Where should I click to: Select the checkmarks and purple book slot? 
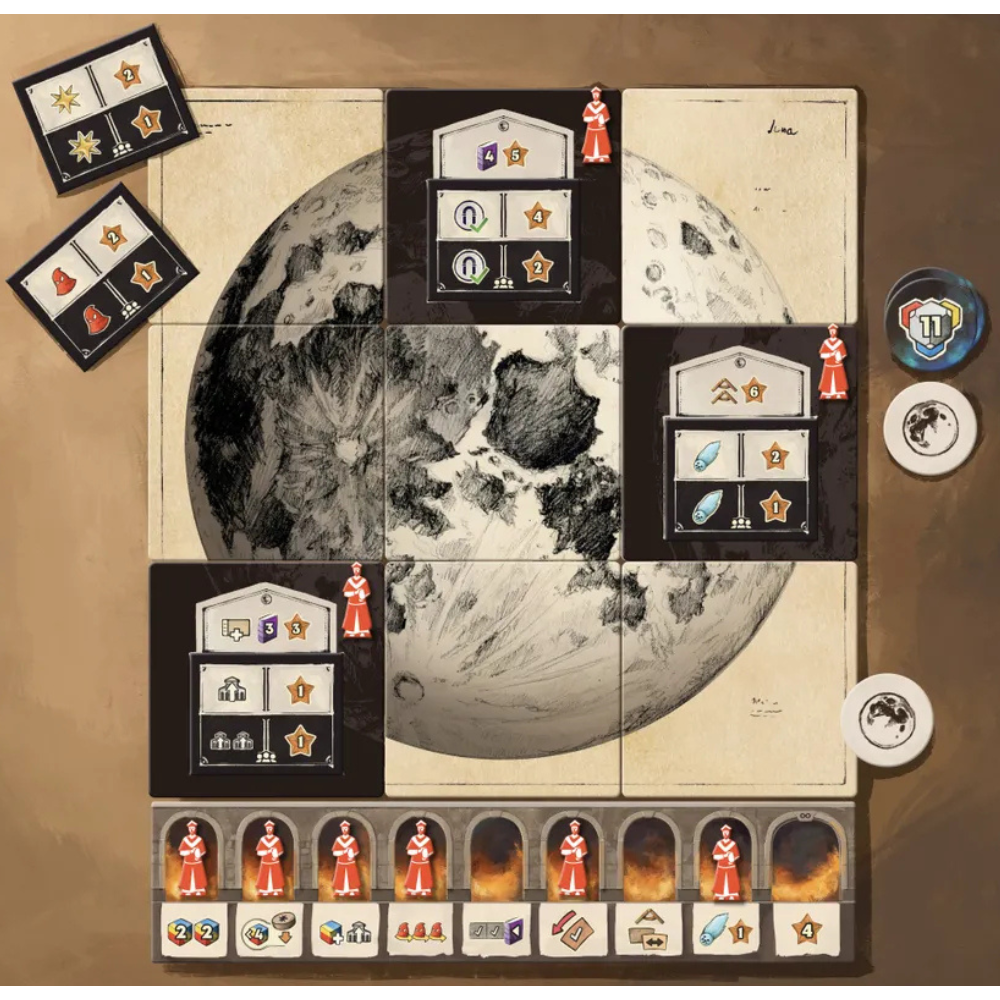click(x=497, y=931)
